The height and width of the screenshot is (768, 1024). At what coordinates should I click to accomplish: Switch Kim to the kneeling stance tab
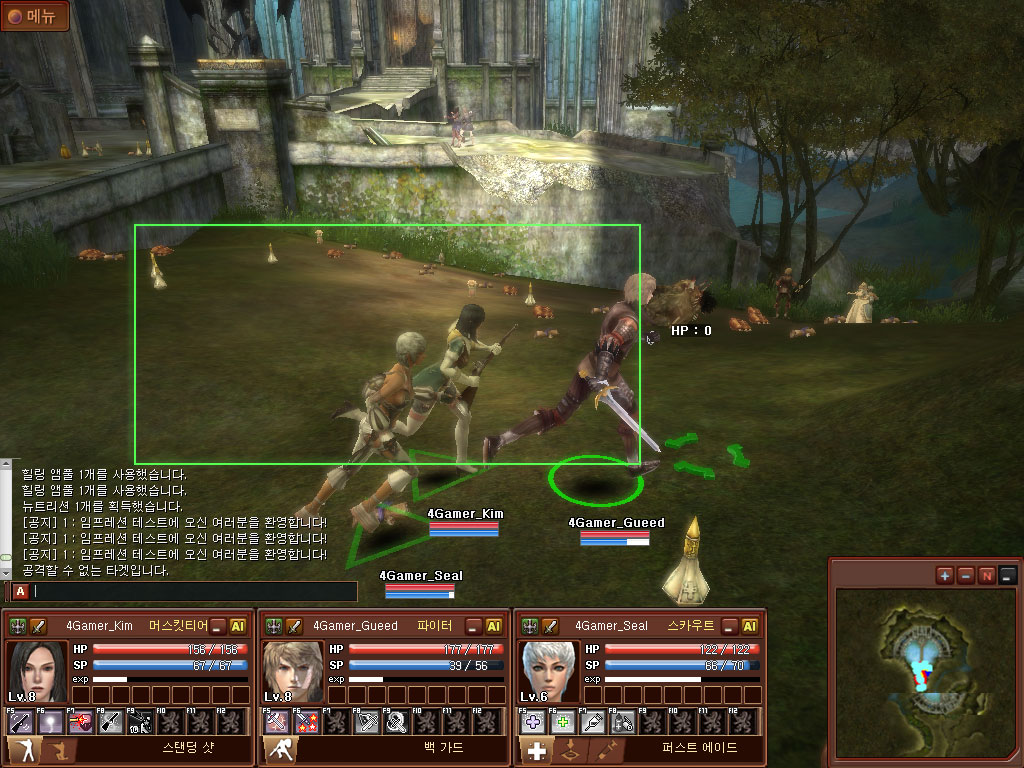coord(58,750)
